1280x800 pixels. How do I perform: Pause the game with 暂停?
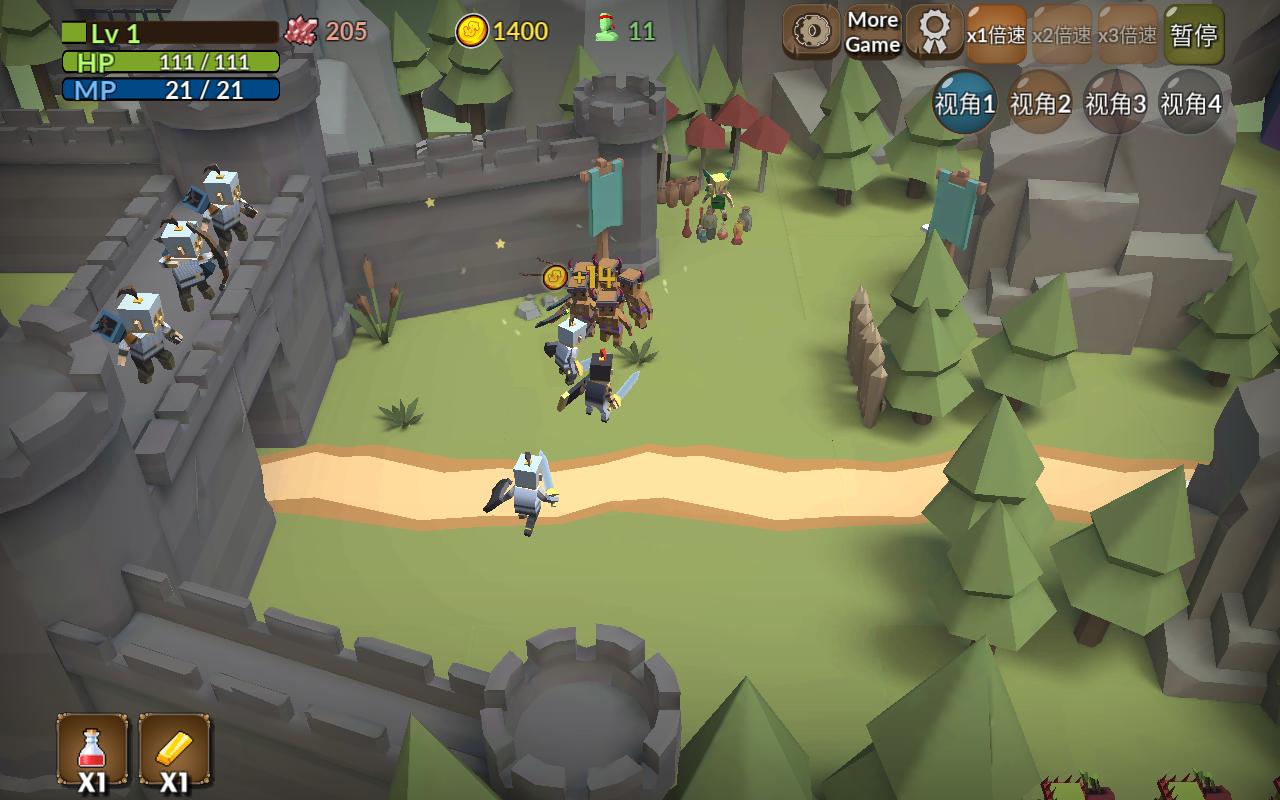(x=1194, y=35)
